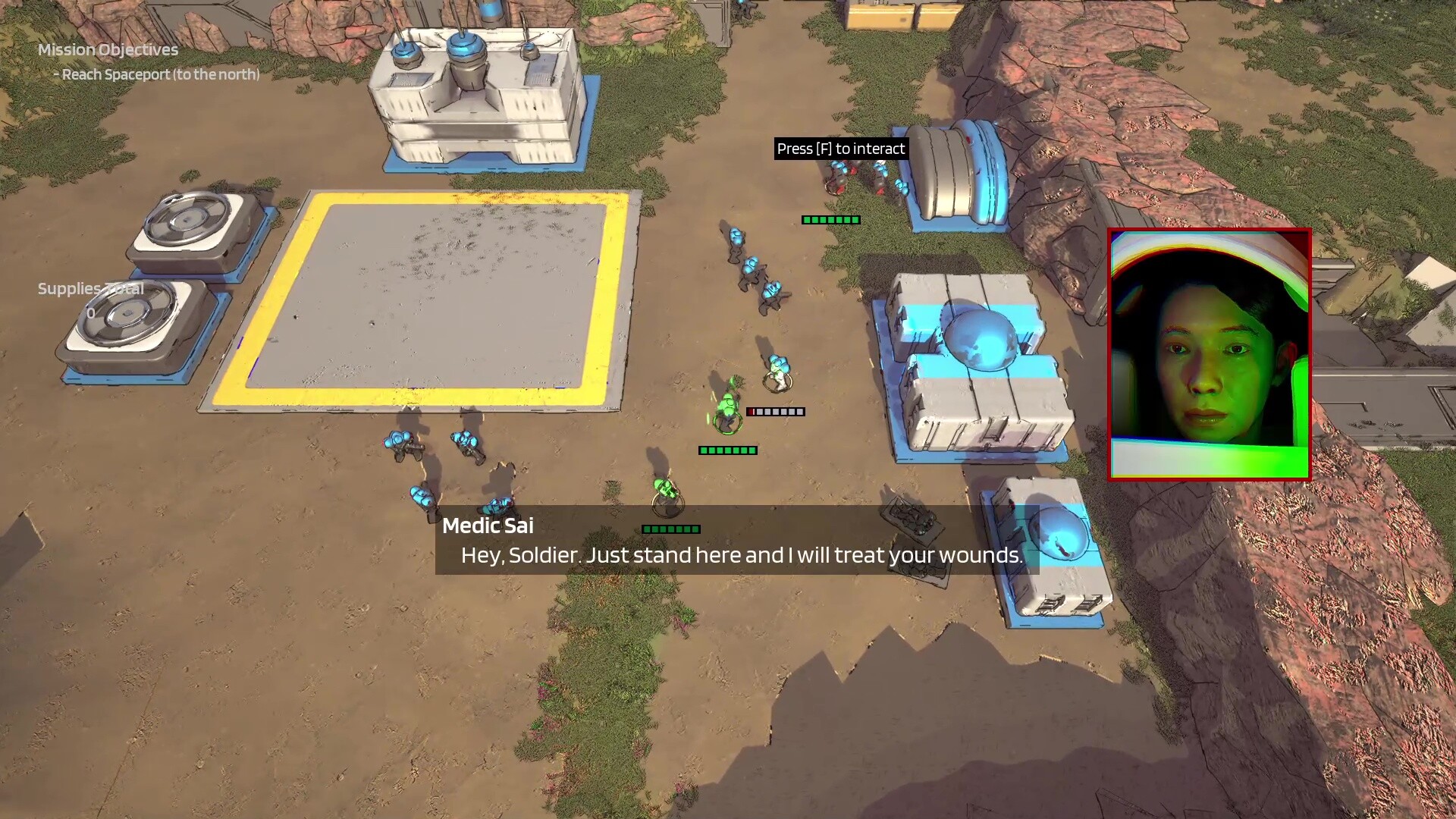The height and width of the screenshot is (819, 1456).
Task: Toggle the Mission Objectives display
Action: (x=108, y=50)
